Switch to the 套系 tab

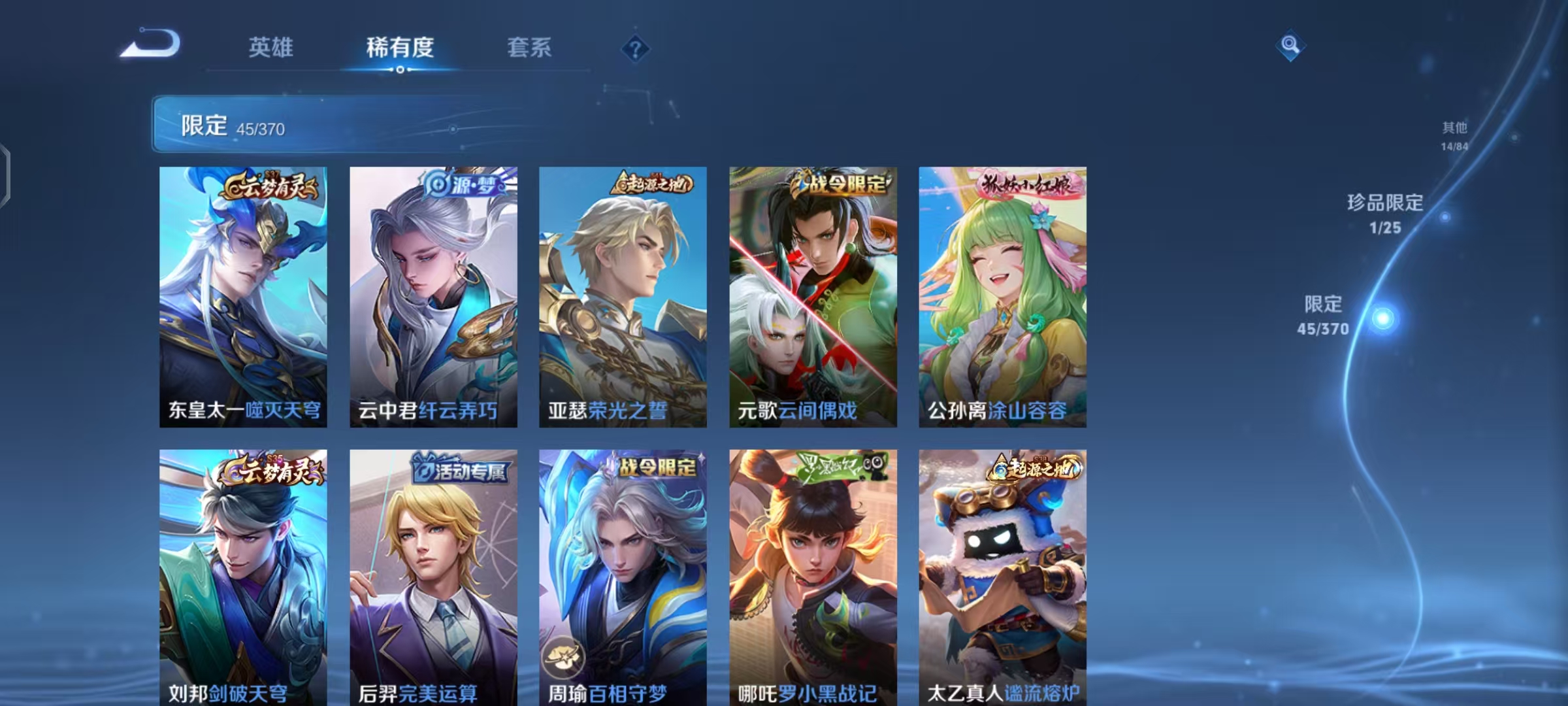[x=529, y=48]
